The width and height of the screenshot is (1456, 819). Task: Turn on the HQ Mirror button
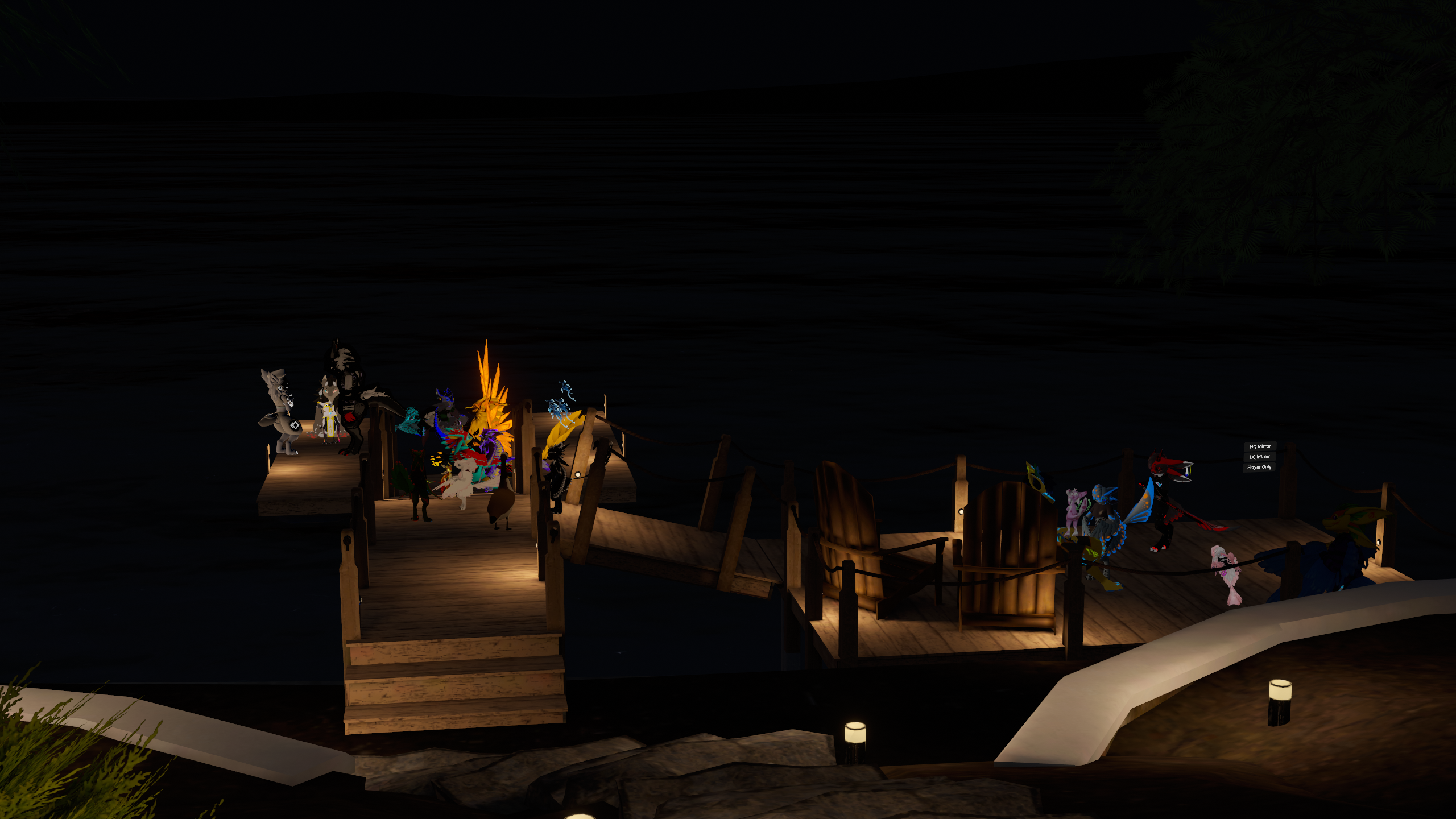(x=1260, y=446)
